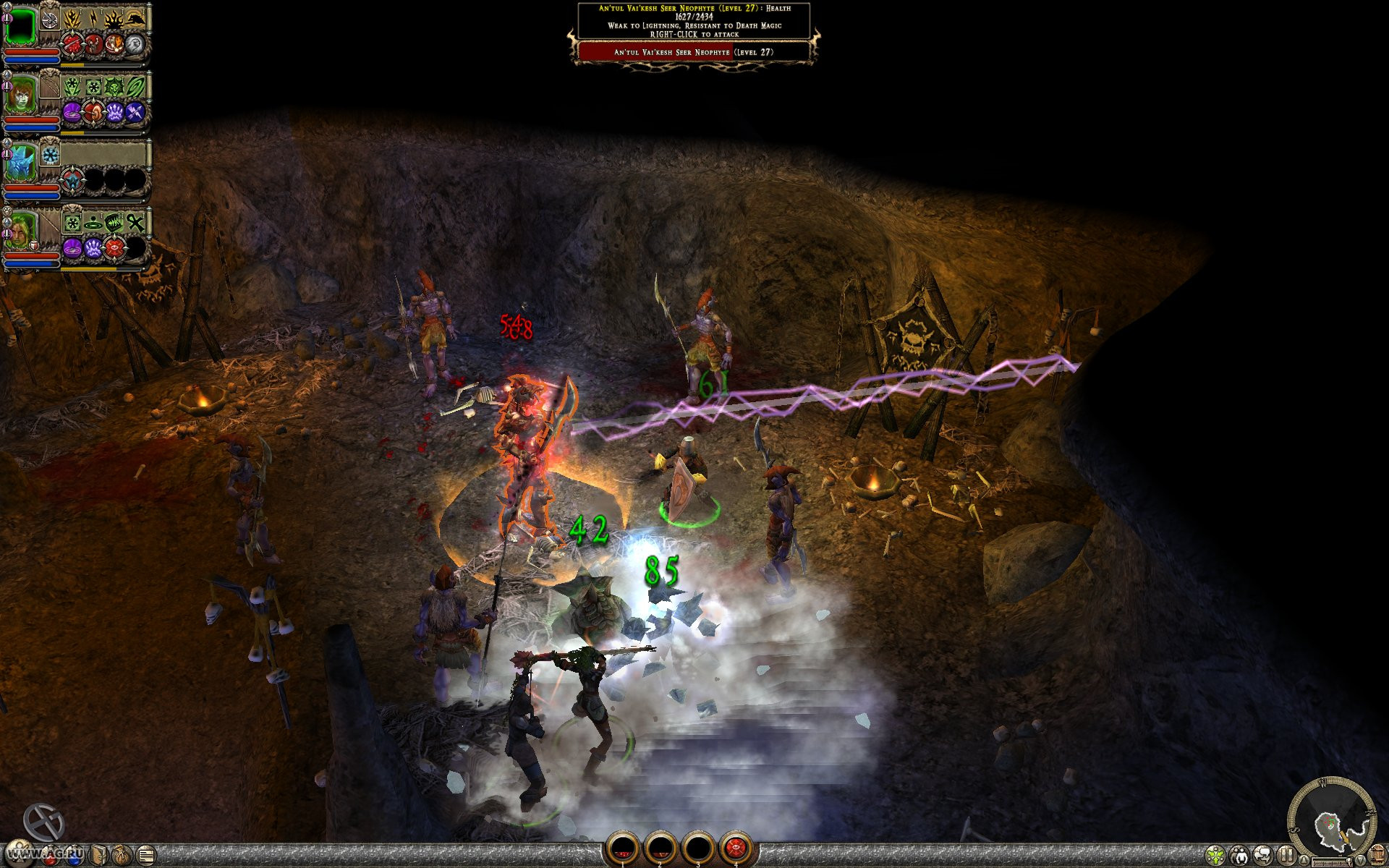Open the chat log speech bubbles icon
Screen dimensions: 1389x868
(1263, 856)
